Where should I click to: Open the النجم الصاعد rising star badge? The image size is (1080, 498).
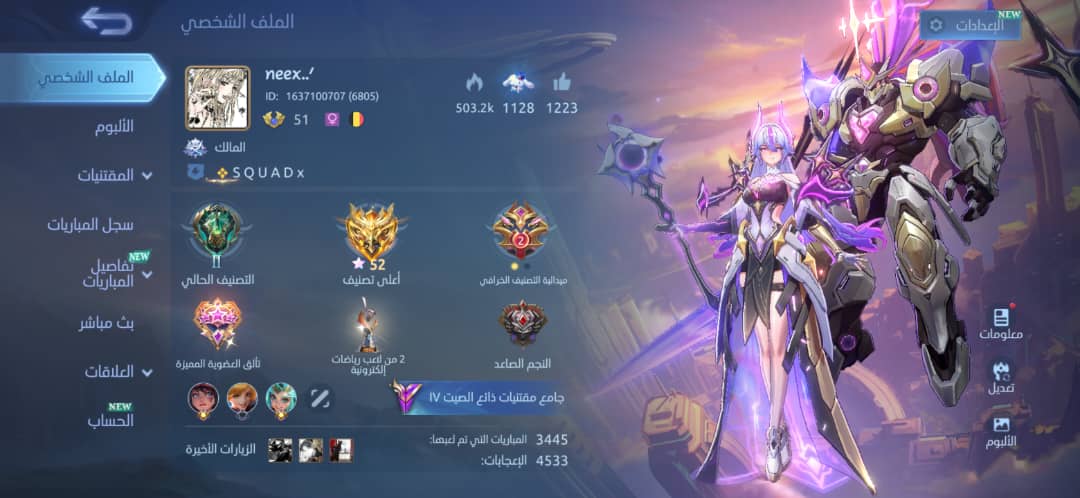pyautogui.click(x=520, y=324)
